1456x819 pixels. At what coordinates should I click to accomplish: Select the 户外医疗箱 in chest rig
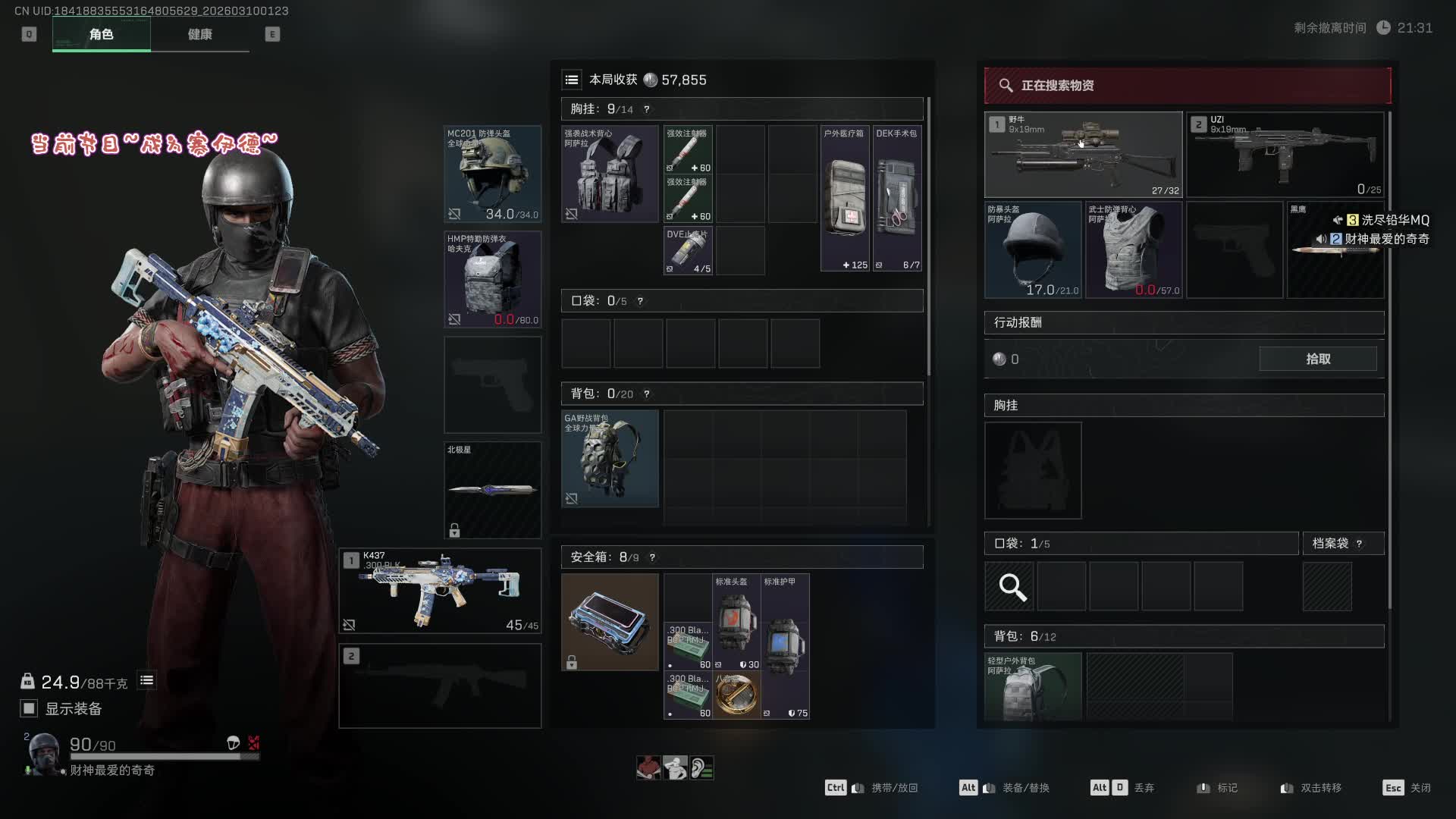tap(845, 198)
